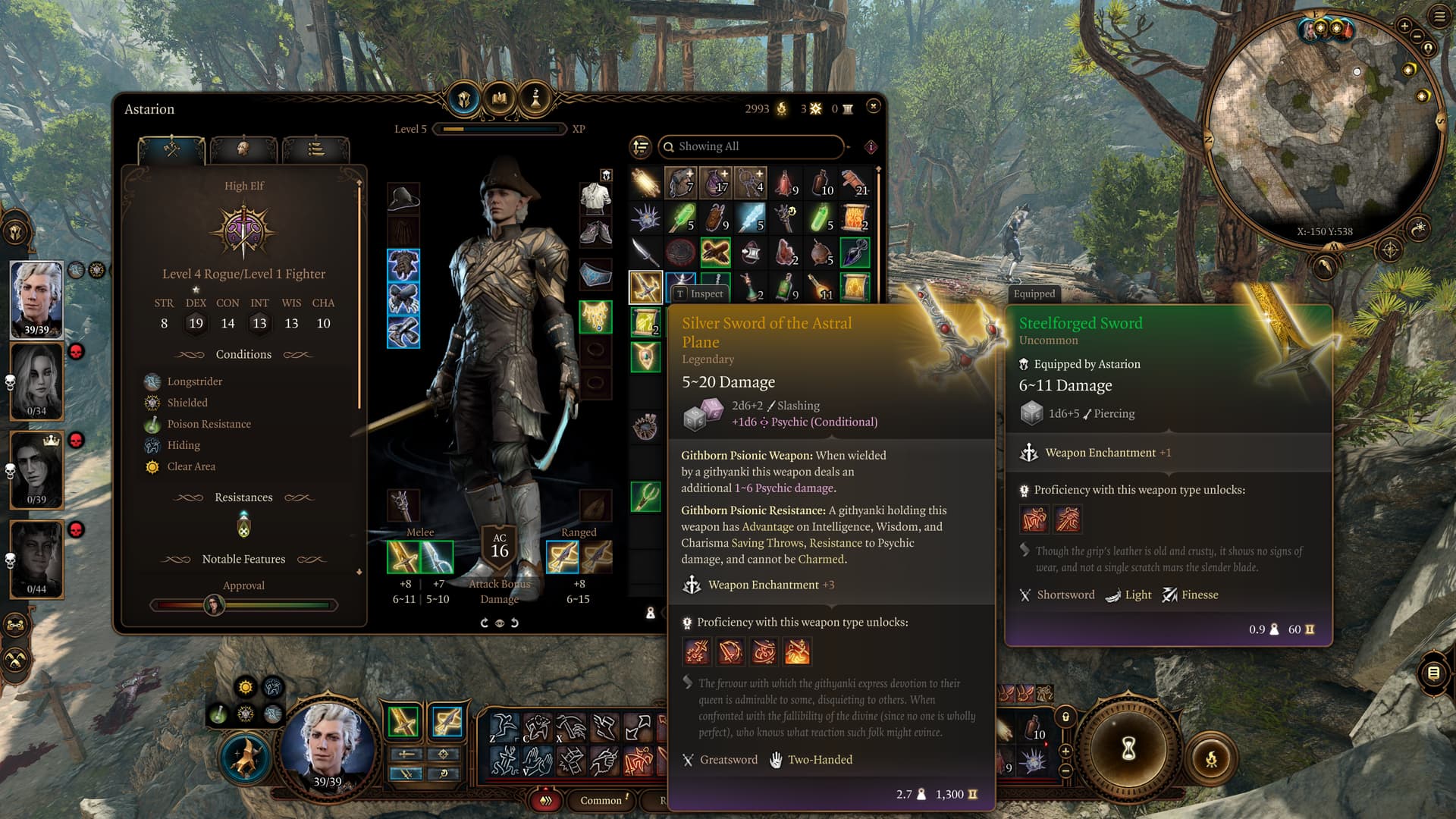1456x819 pixels.
Task: Click the inventory search field
Action: pos(751,146)
